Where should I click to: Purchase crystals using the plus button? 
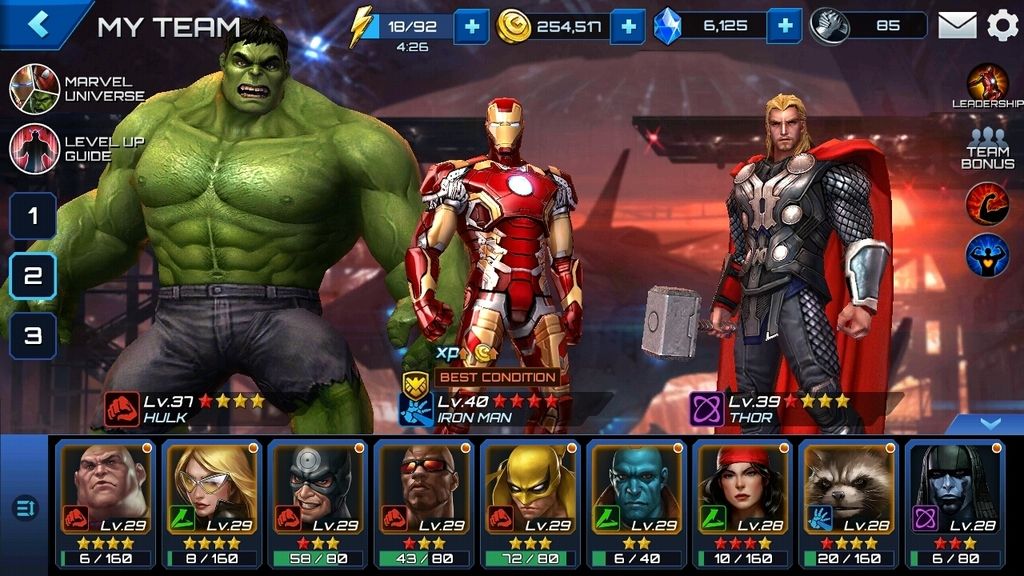pos(785,25)
